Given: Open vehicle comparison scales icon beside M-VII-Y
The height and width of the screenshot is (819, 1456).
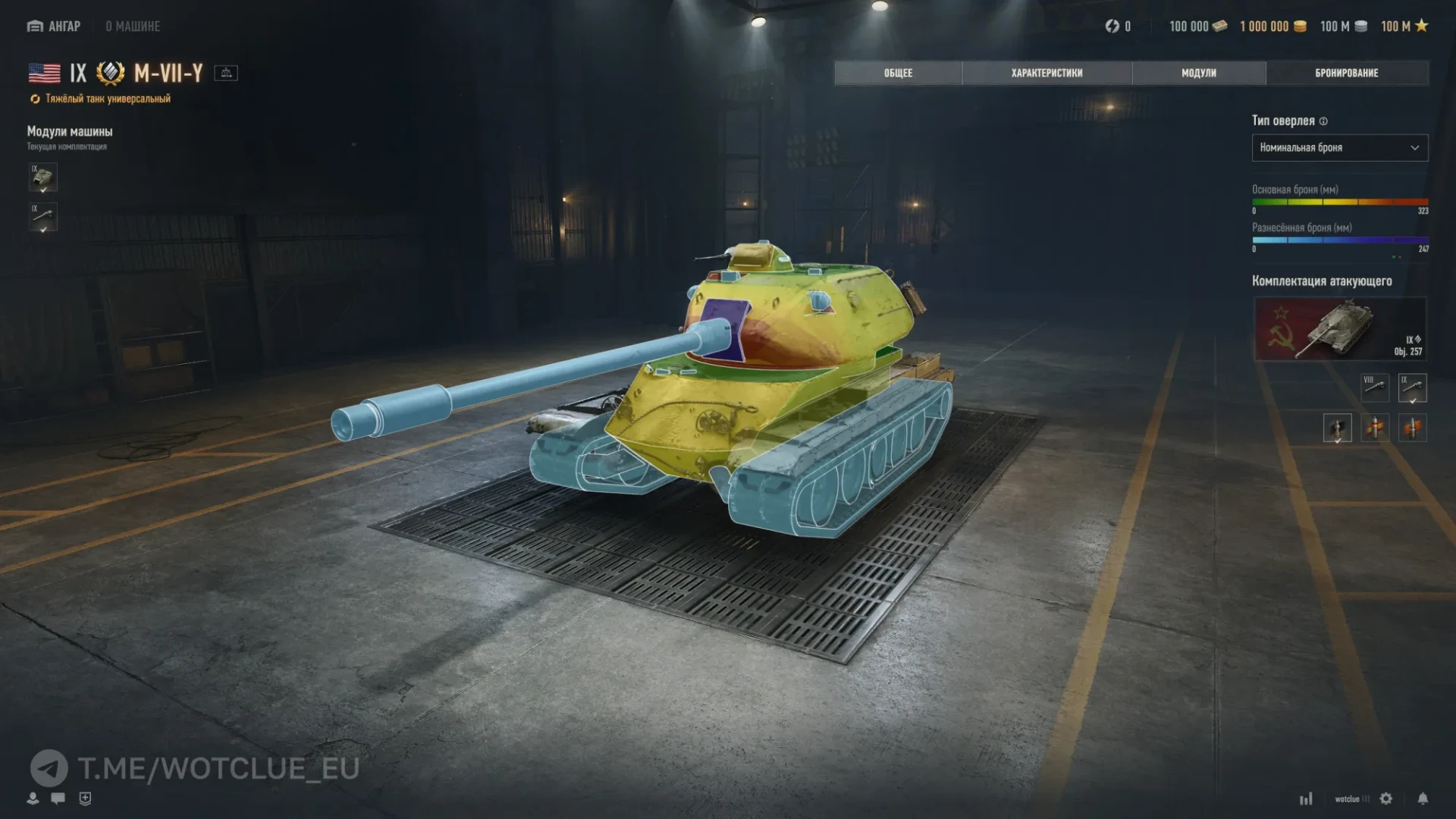Looking at the screenshot, I should [226, 73].
